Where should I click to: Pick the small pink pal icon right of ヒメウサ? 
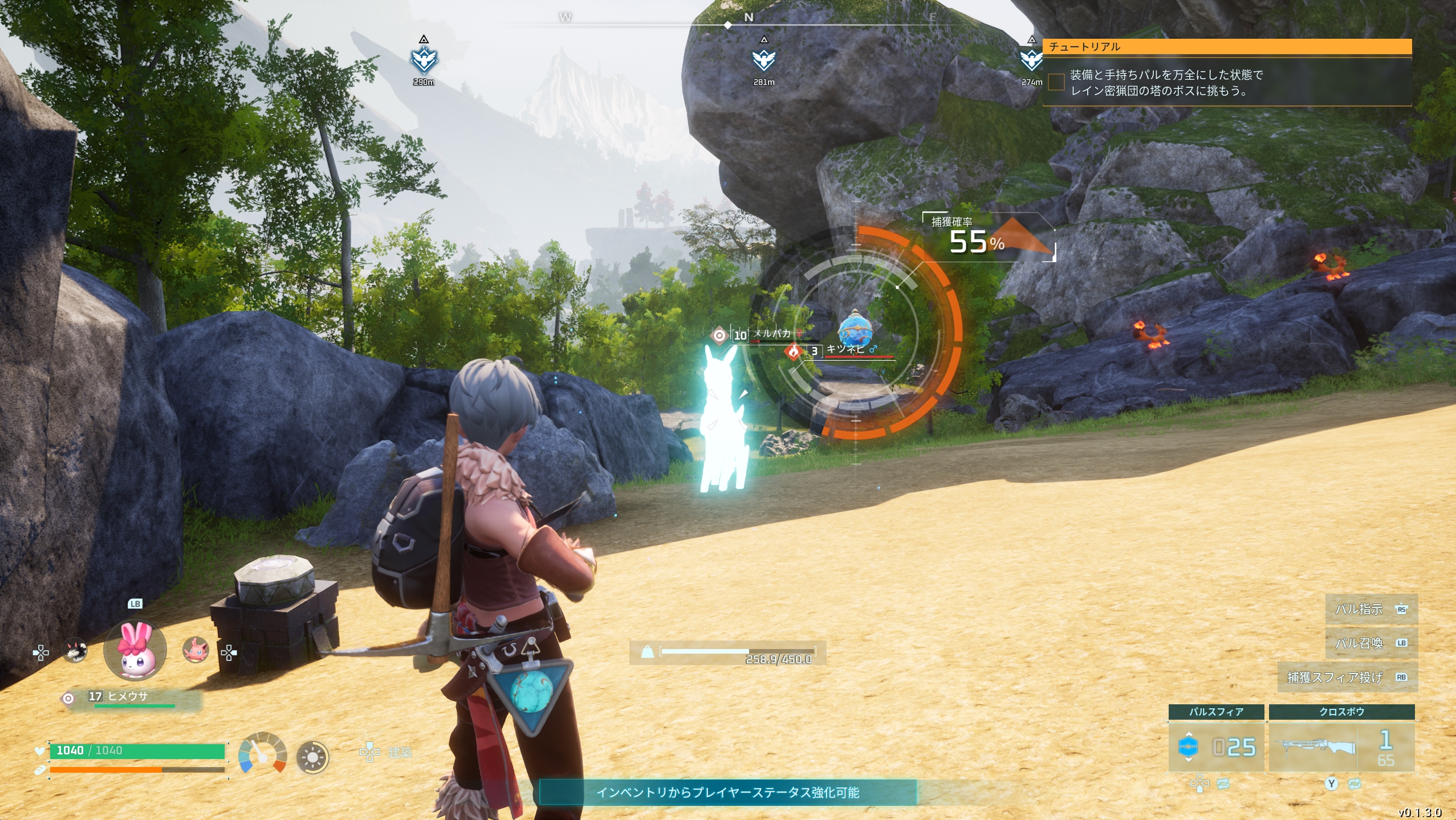195,650
